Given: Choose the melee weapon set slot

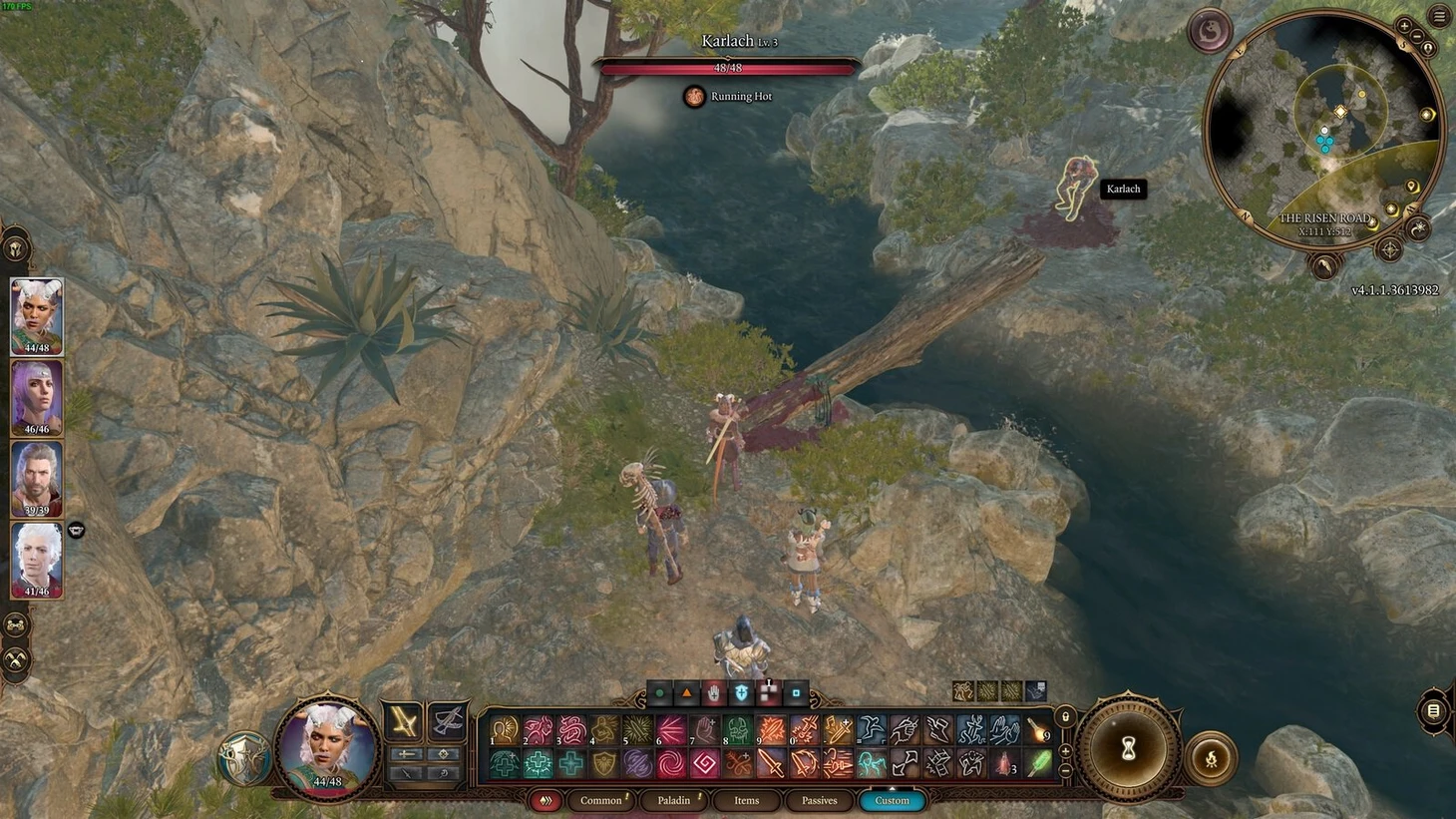Looking at the screenshot, I should (x=404, y=720).
